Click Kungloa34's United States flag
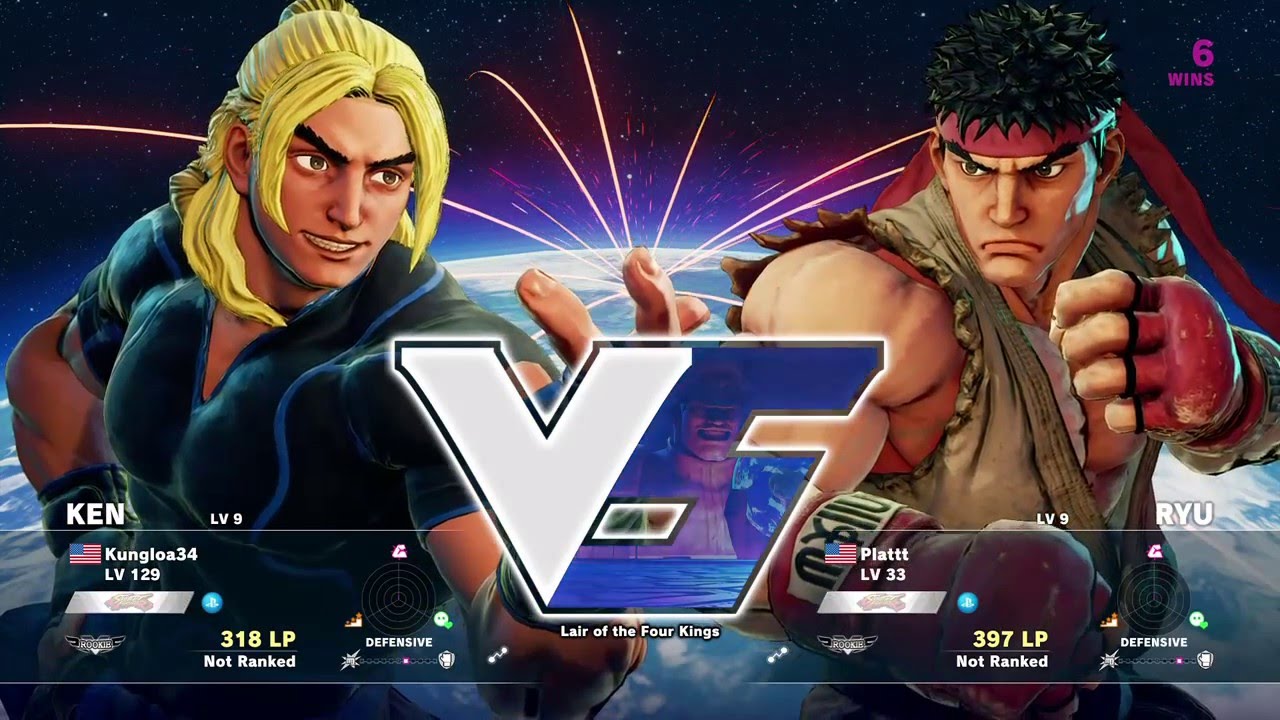The width and height of the screenshot is (1280, 720). (x=85, y=556)
